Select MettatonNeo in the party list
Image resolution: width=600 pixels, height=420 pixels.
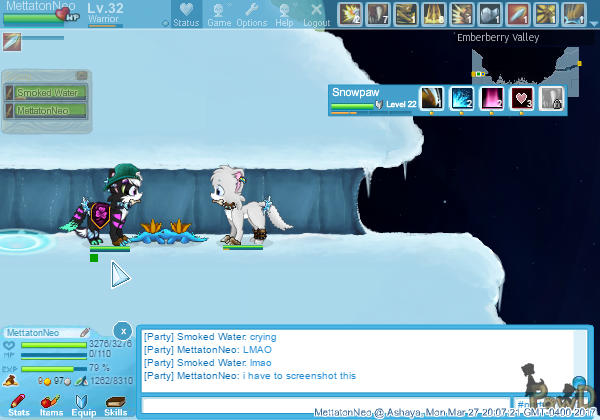(x=47, y=110)
